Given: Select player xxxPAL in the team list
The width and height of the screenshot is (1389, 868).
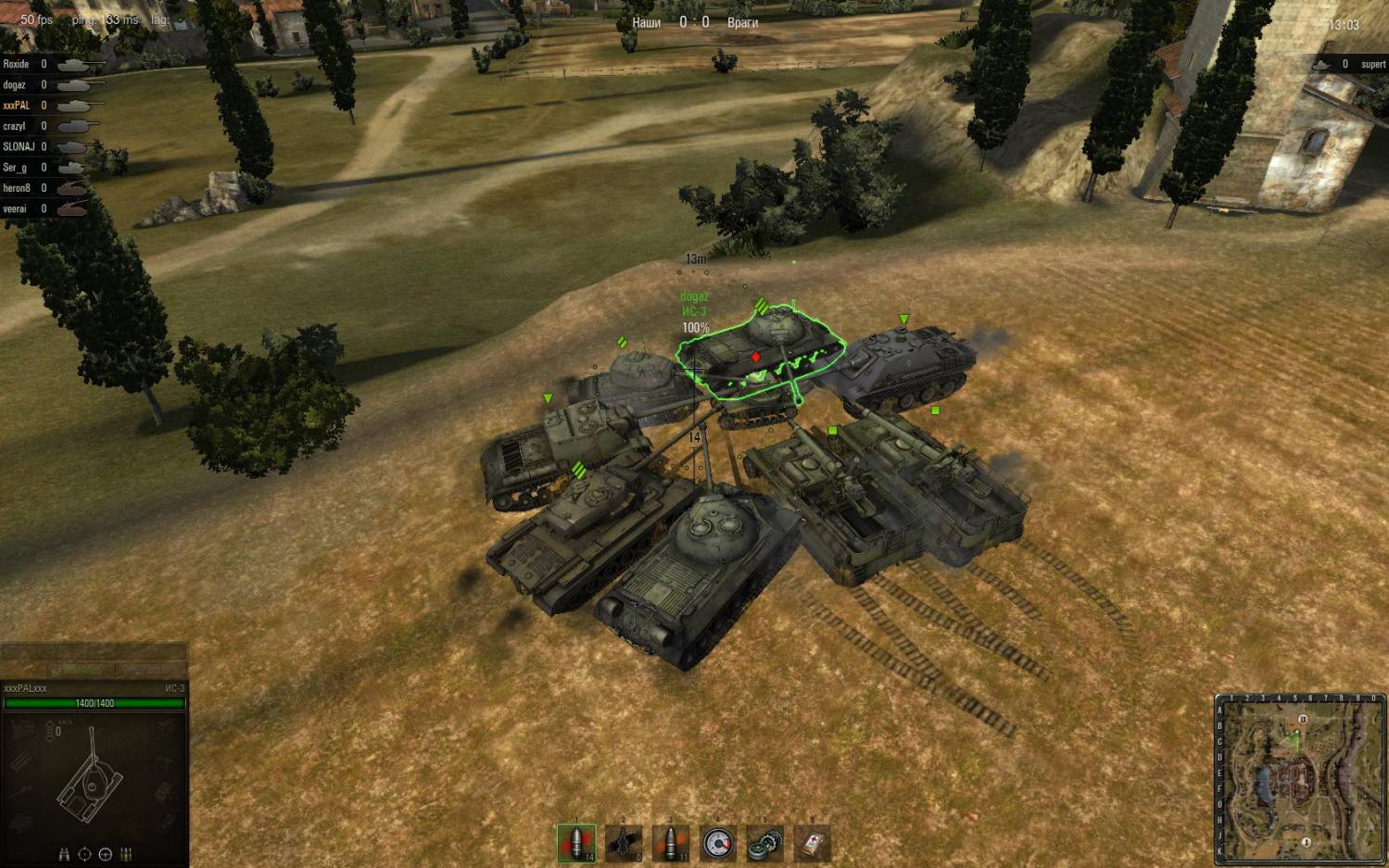Looking at the screenshot, I should point(17,106).
